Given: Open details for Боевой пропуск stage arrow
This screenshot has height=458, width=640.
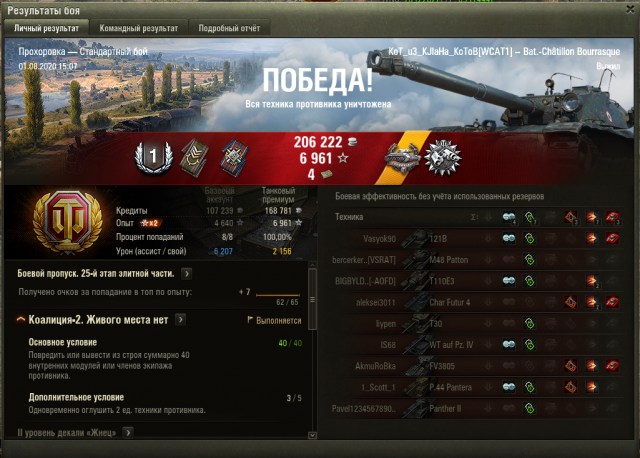Looking at the screenshot, I should (x=187, y=272).
